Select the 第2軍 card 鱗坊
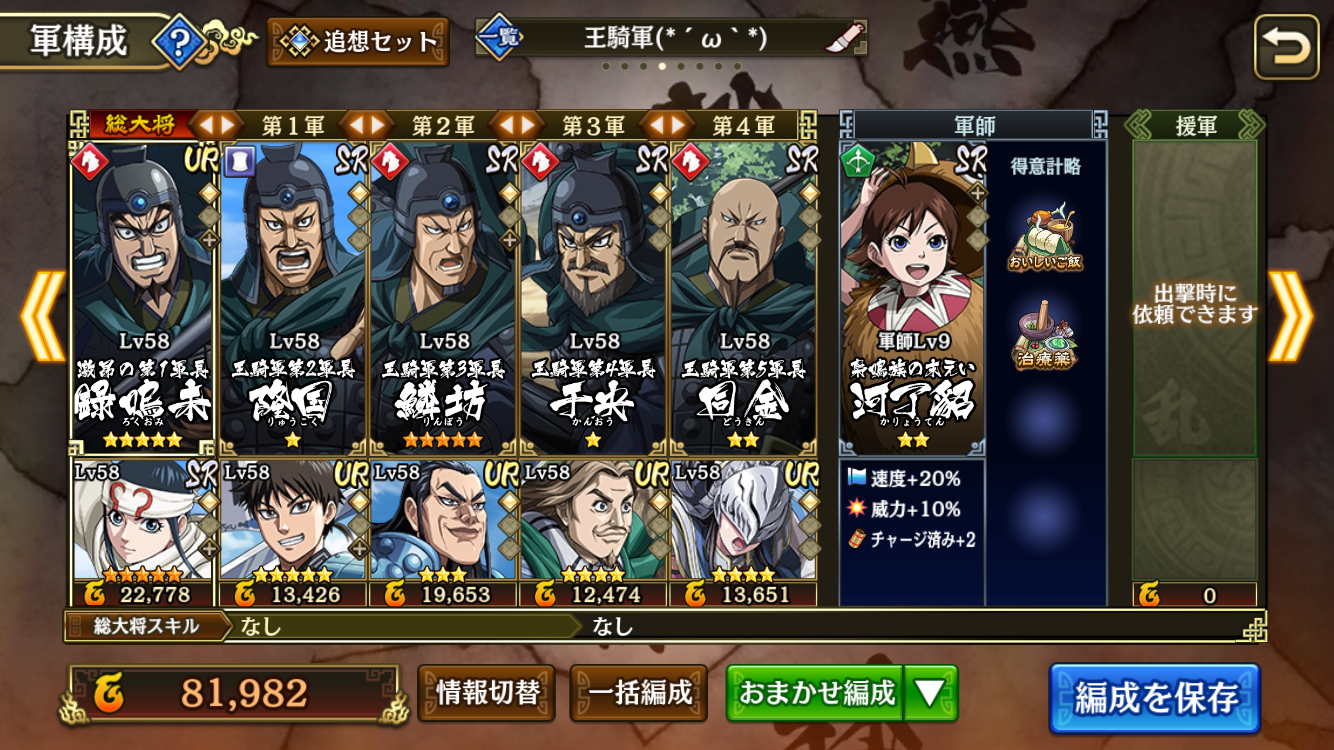This screenshot has width=1334, height=750. [443, 298]
